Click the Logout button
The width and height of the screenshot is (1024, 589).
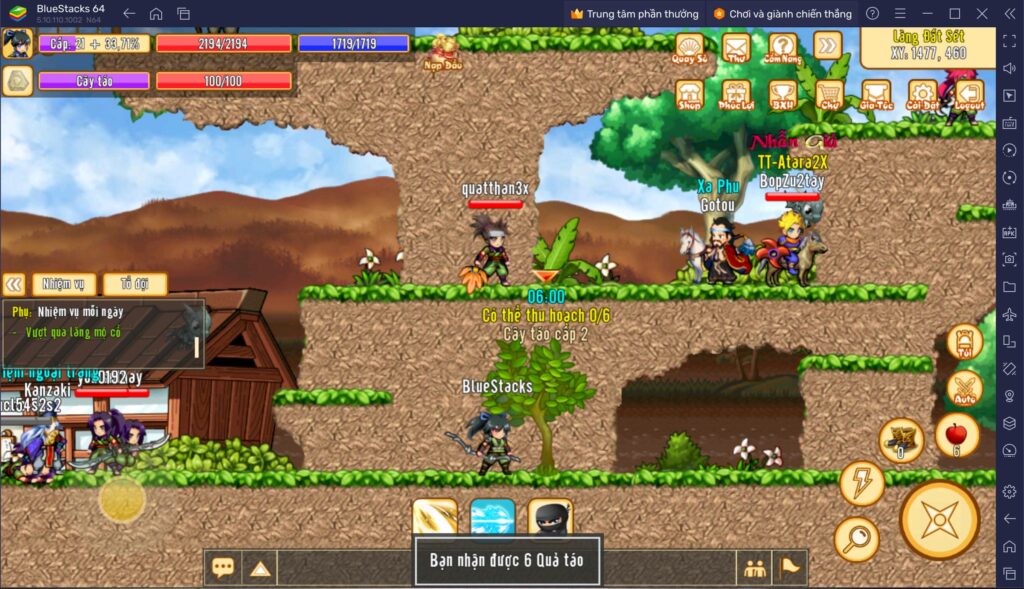tap(969, 94)
